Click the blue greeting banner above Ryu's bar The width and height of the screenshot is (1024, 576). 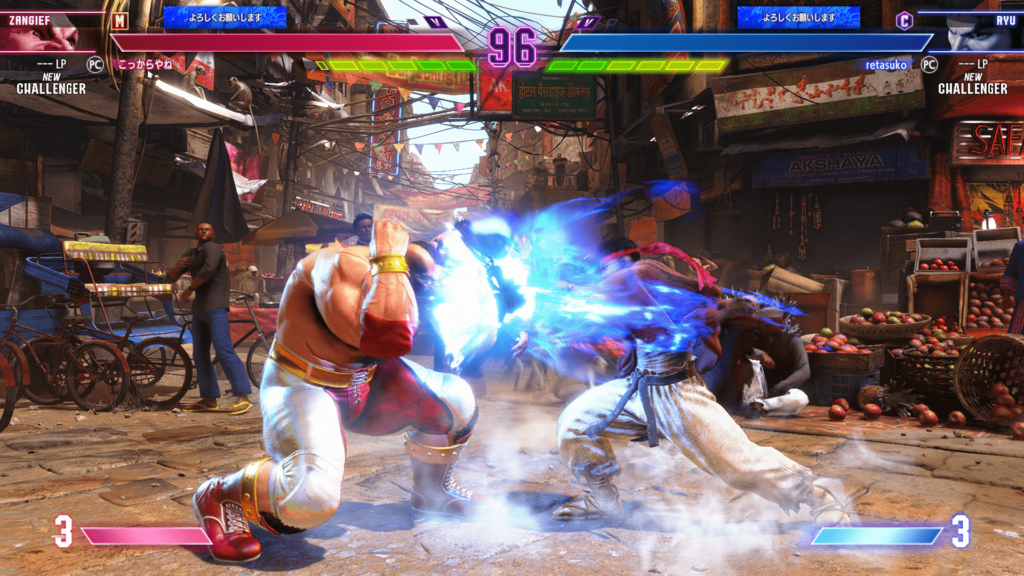[798, 17]
